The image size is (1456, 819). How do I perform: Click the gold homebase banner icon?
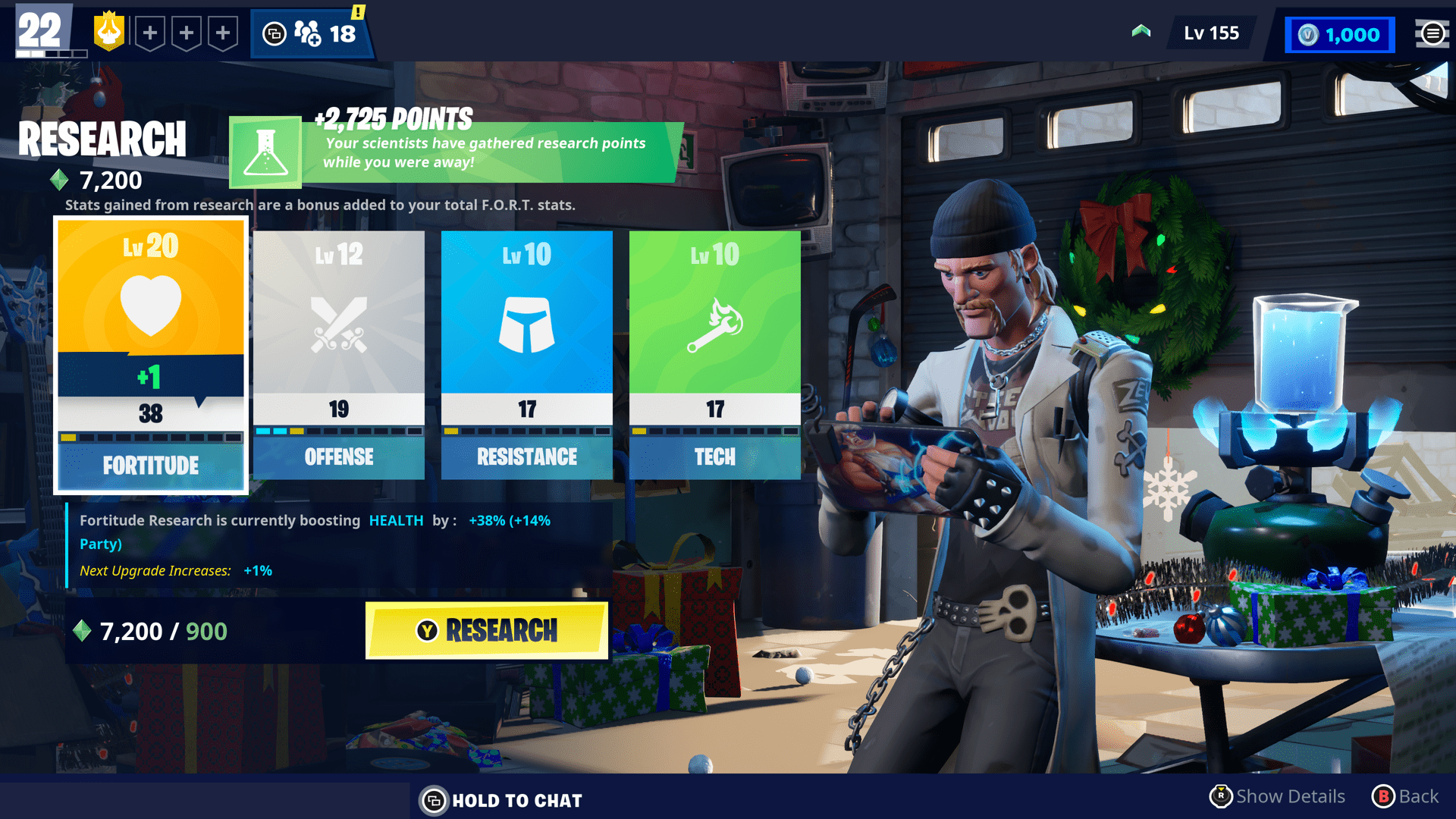tap(108, 30)
